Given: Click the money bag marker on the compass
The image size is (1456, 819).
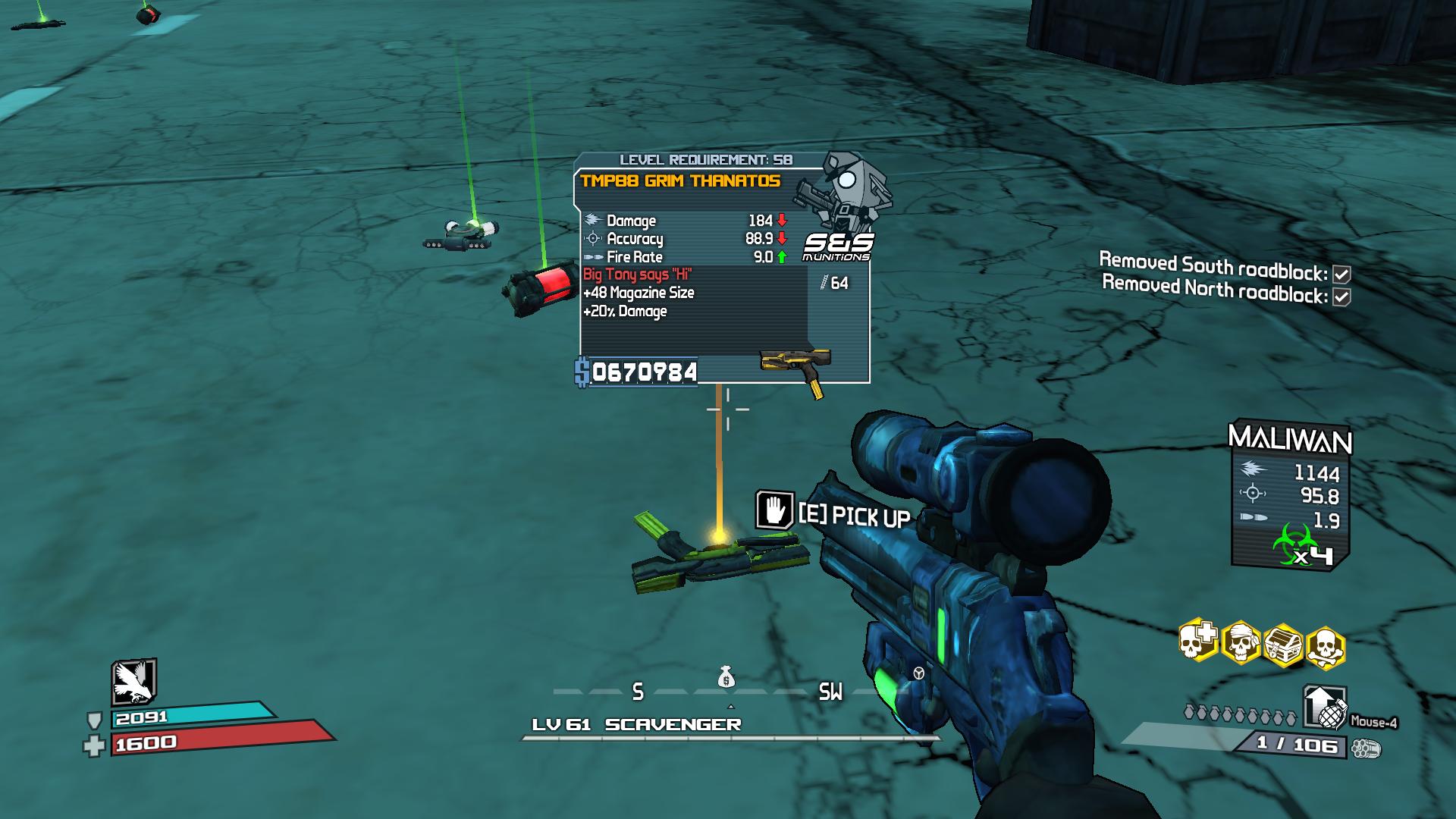Looking at the screenshot, I should point(726,677).
